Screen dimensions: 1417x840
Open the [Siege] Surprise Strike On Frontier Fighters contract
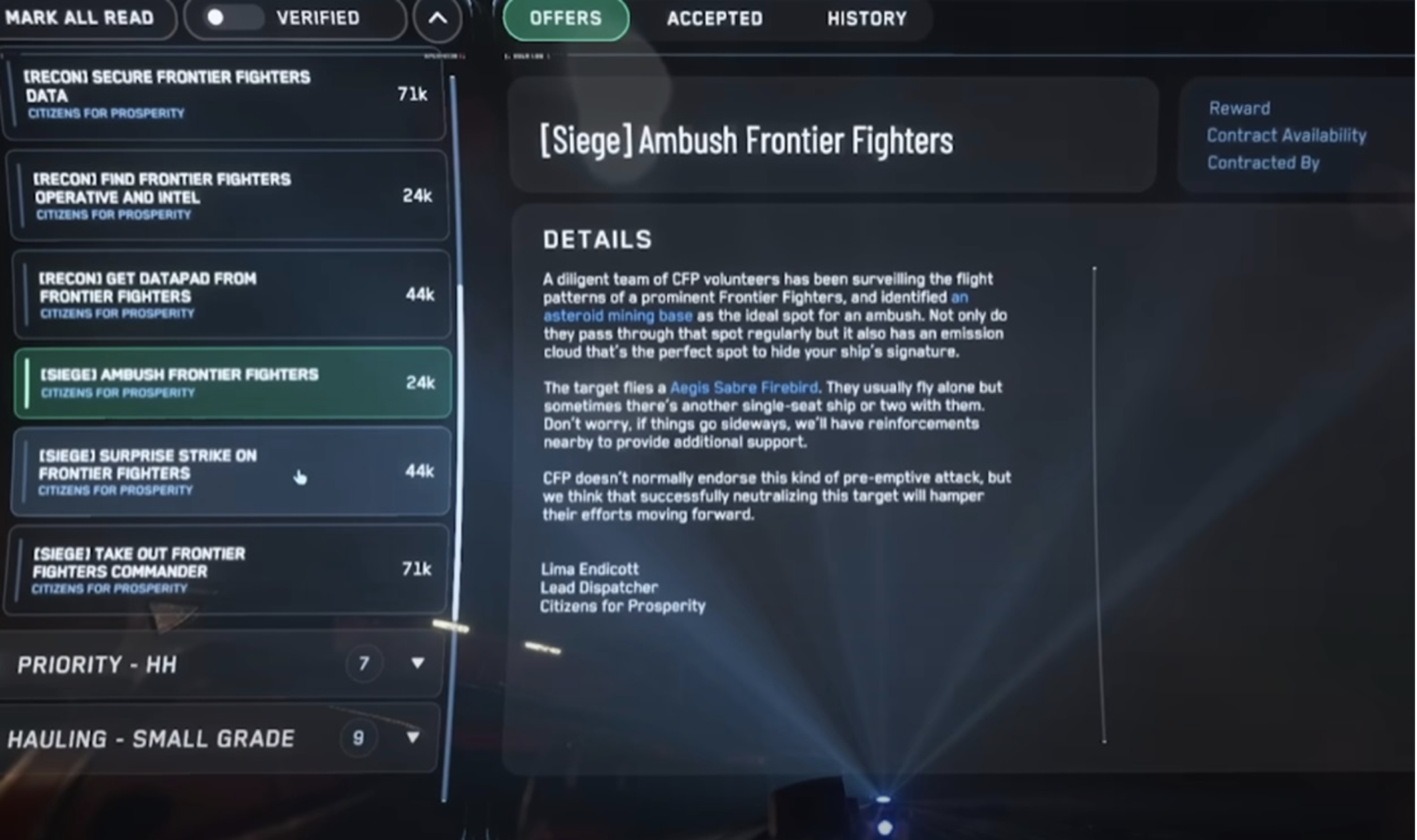pyautogui.click(x=227, y=472)
